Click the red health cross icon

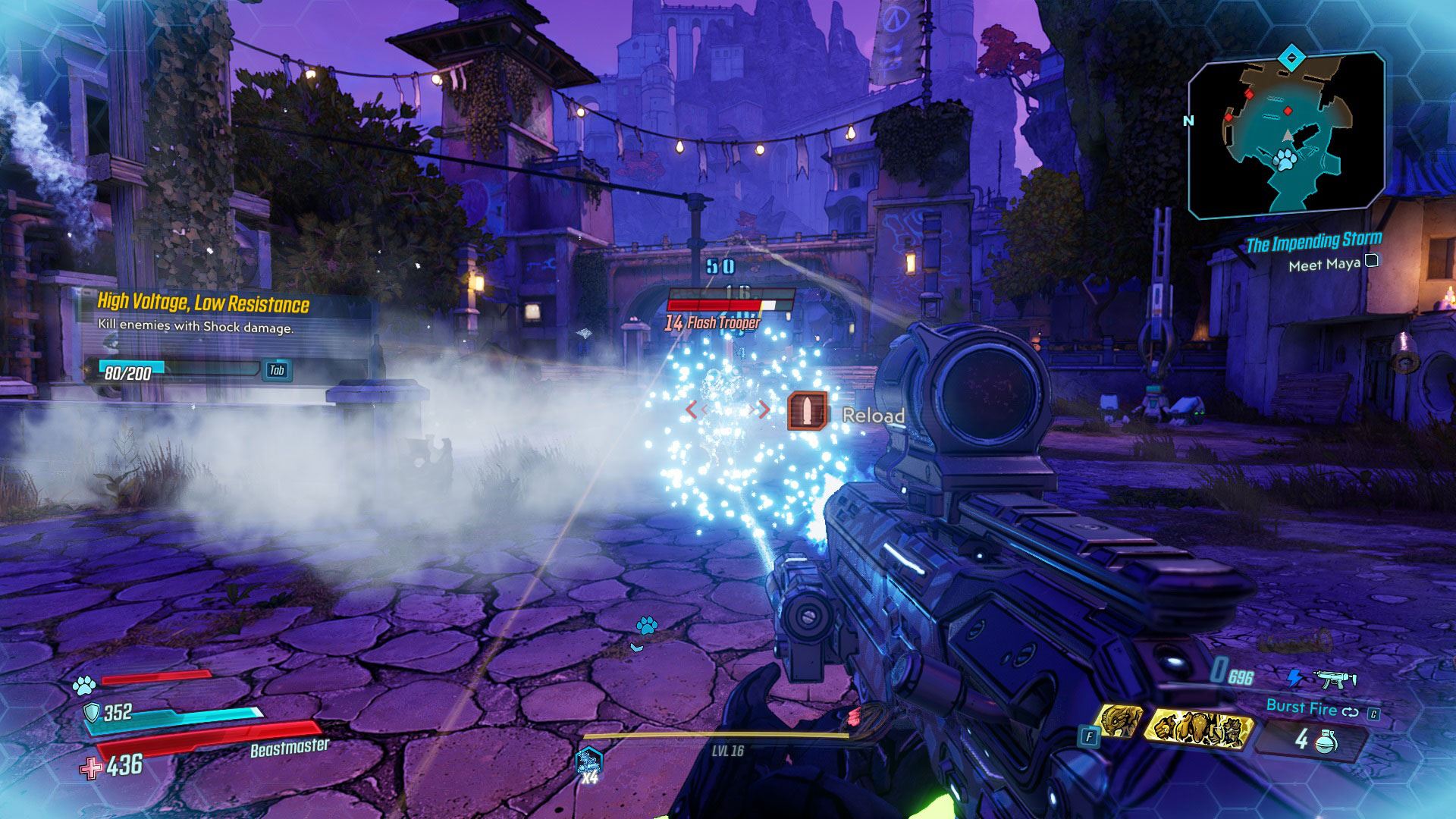click(x=91, y=767)
